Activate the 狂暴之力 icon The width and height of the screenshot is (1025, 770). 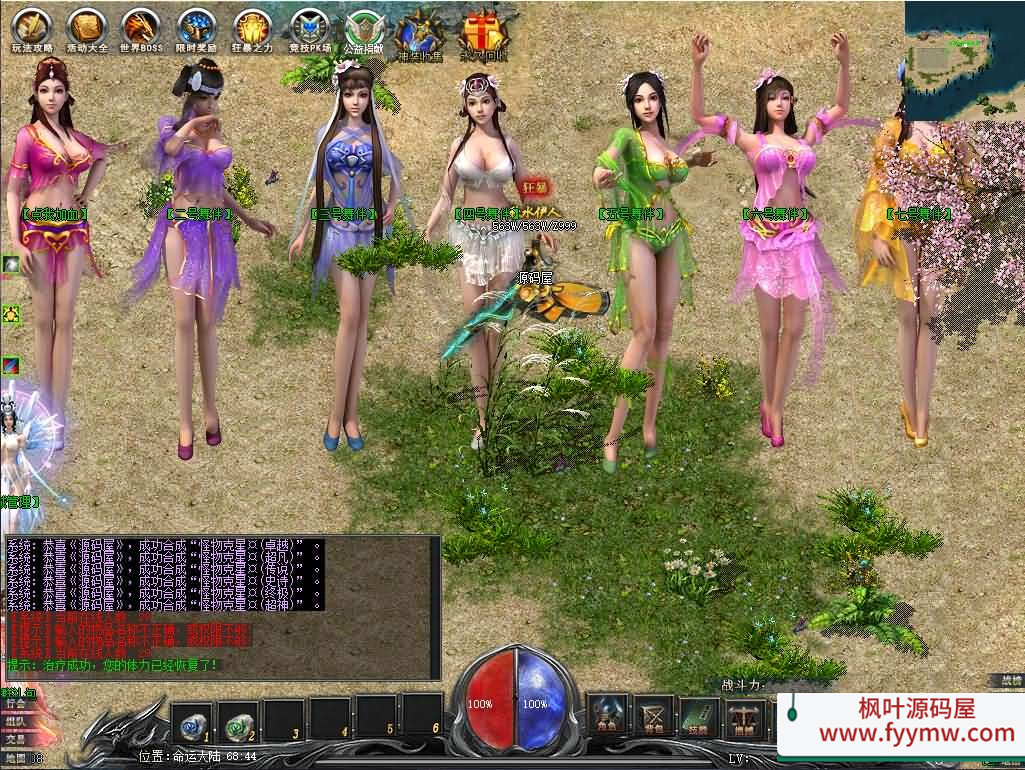pyautogui.click(x=253, y=28)
